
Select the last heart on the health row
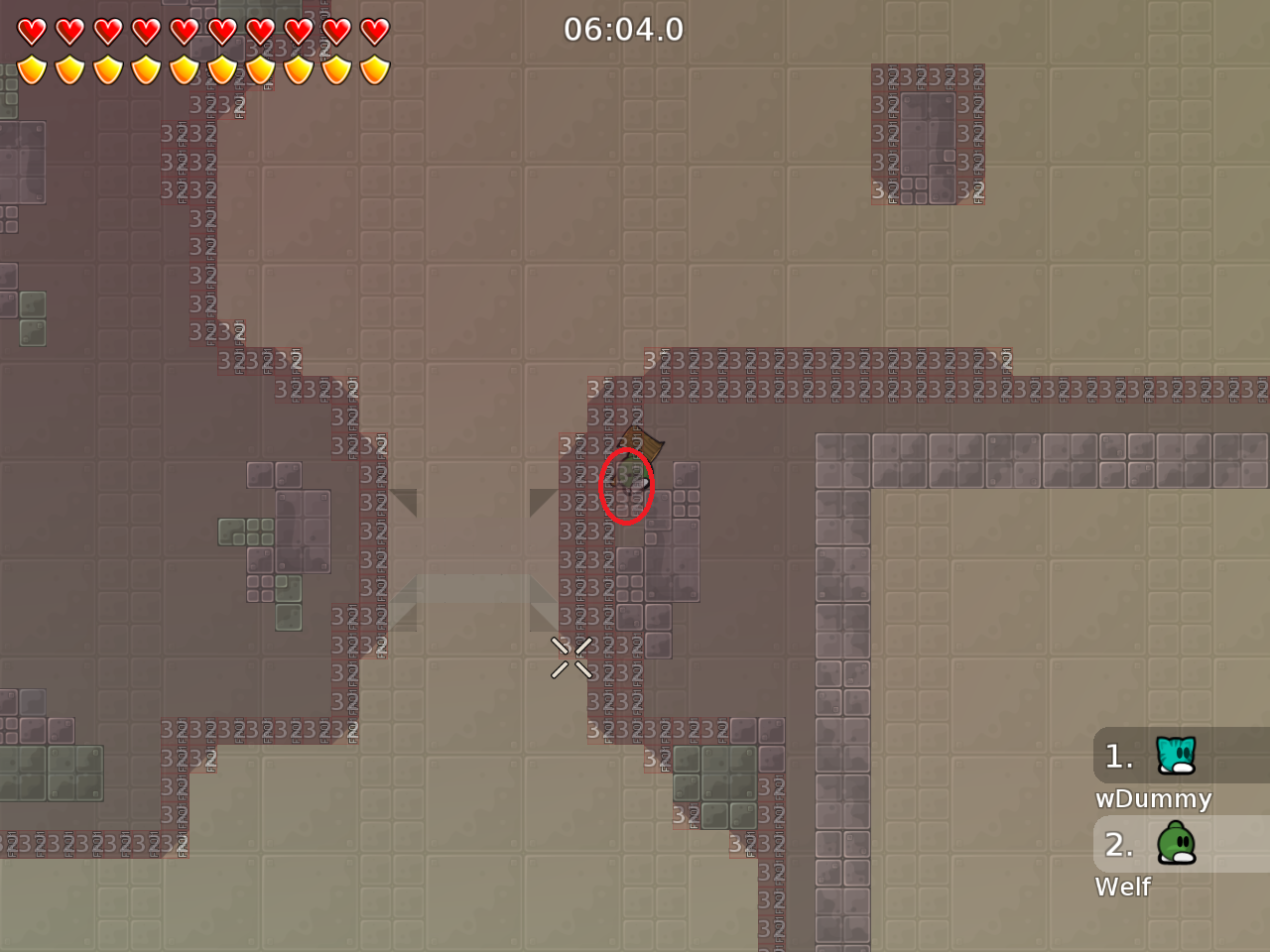click(x=375, y=31)
